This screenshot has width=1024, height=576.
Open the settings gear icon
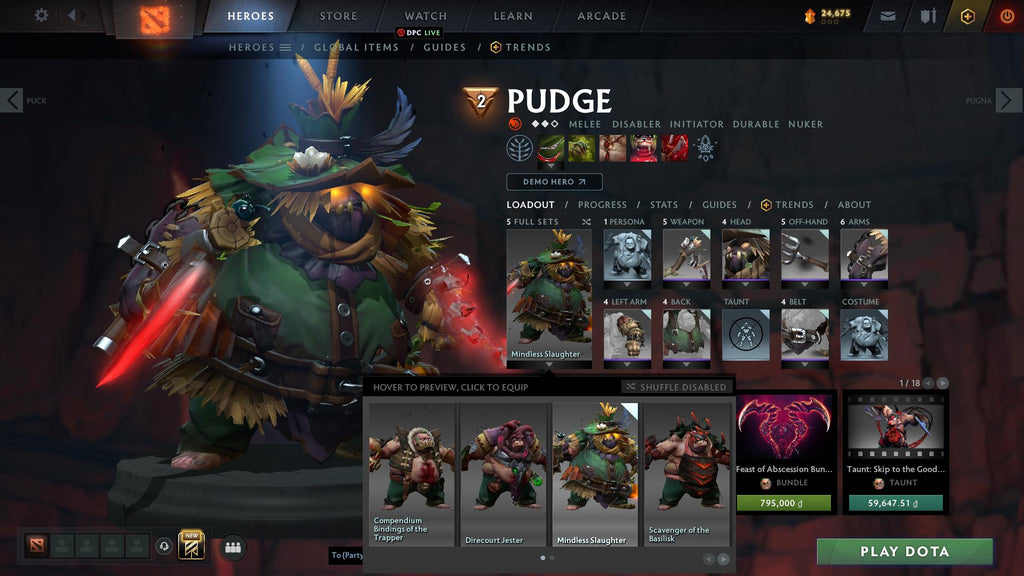point(41,15)
